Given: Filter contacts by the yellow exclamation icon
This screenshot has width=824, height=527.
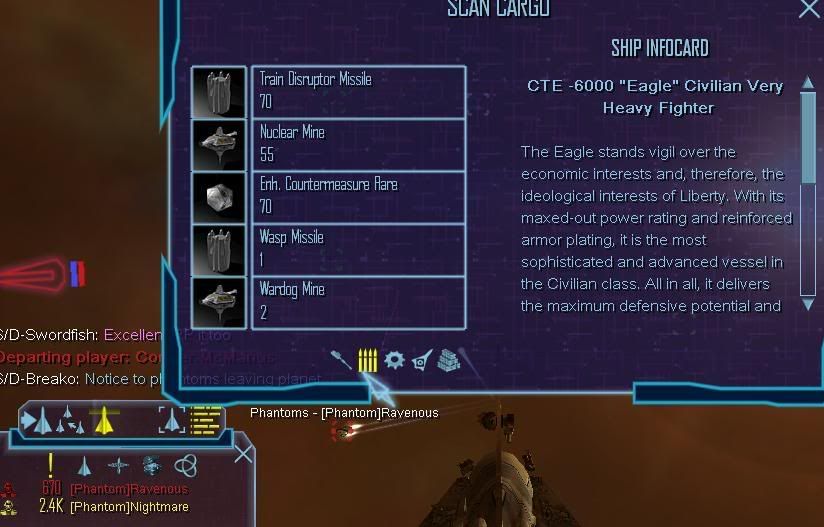Looking at the screenshot, I should [51, 465].
